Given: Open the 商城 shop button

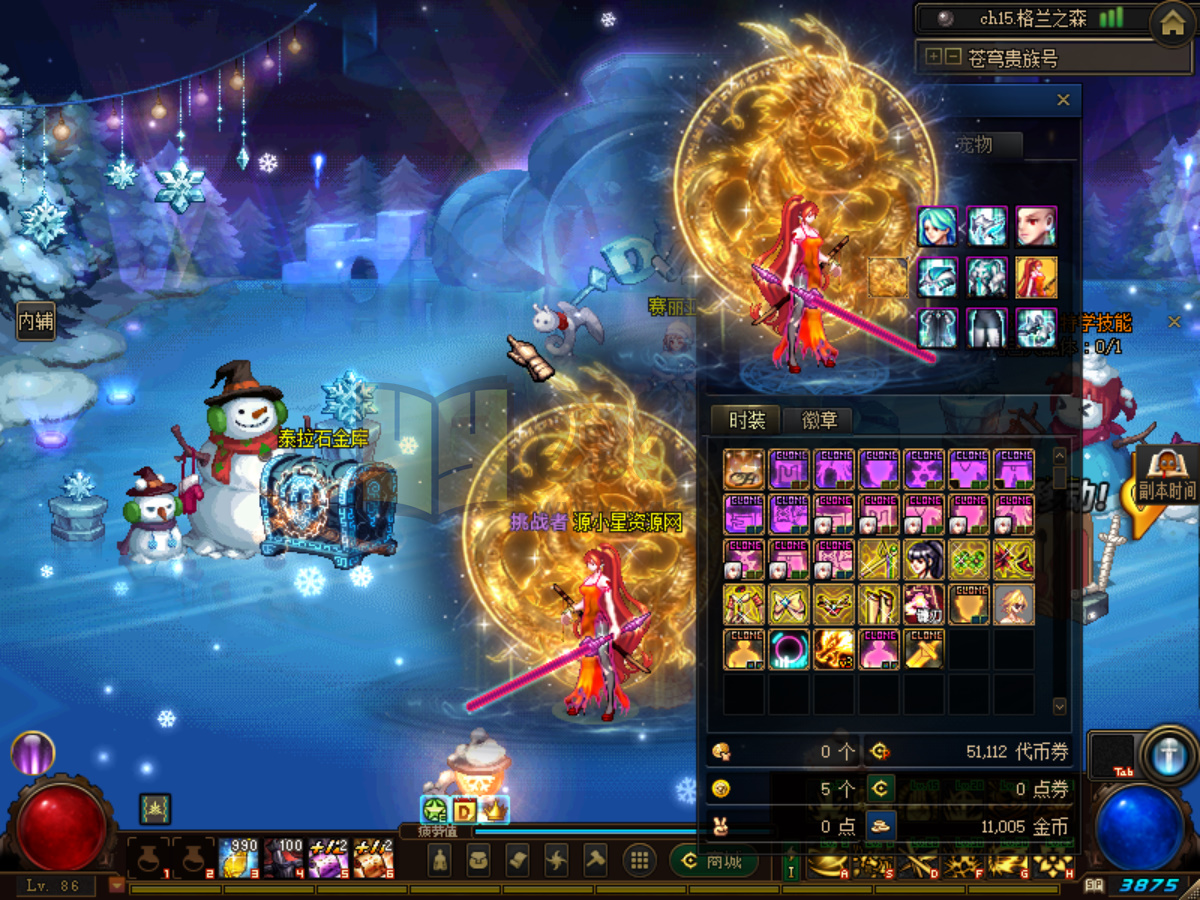Looking at the screenshot, I should (x=712, y=861).
